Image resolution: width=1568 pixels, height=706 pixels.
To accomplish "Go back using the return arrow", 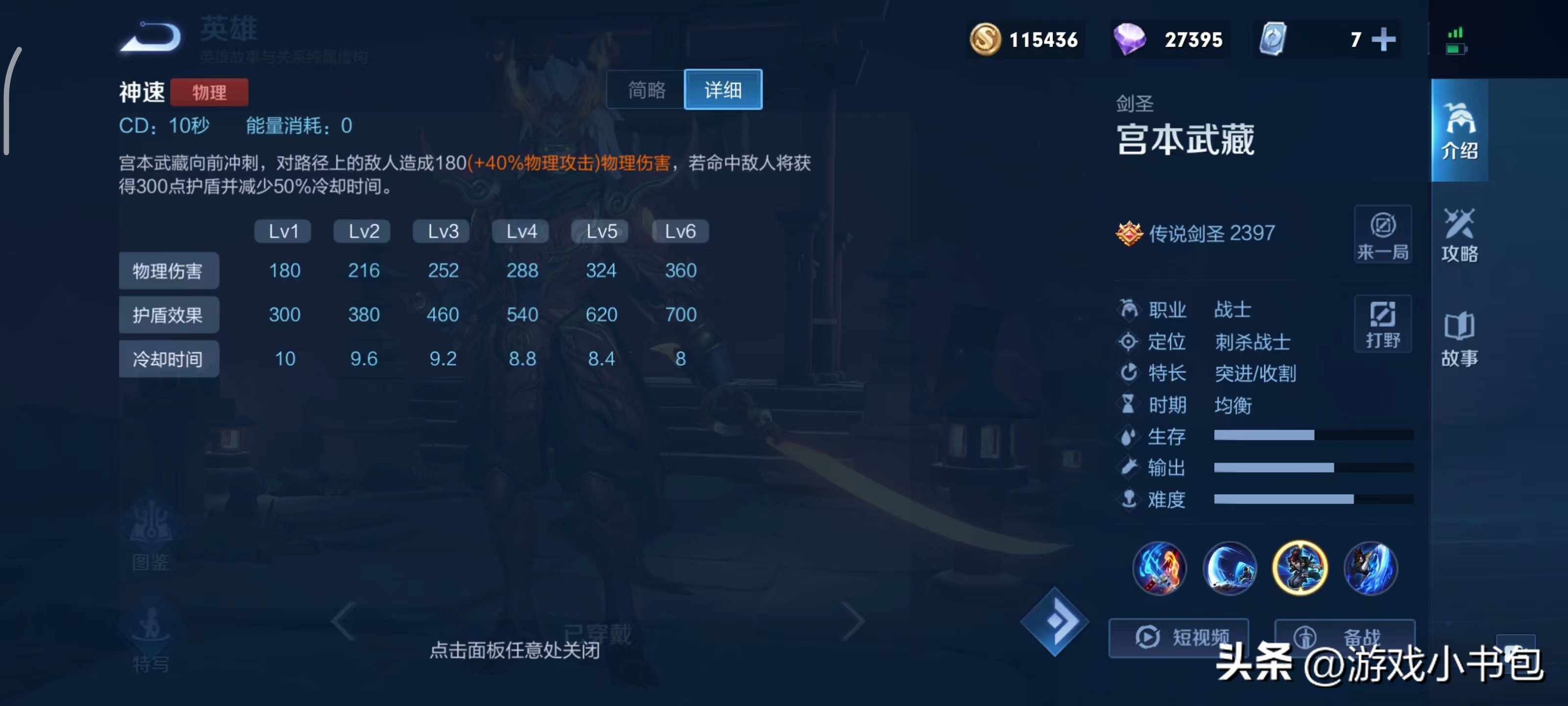I will coord(151,38).
